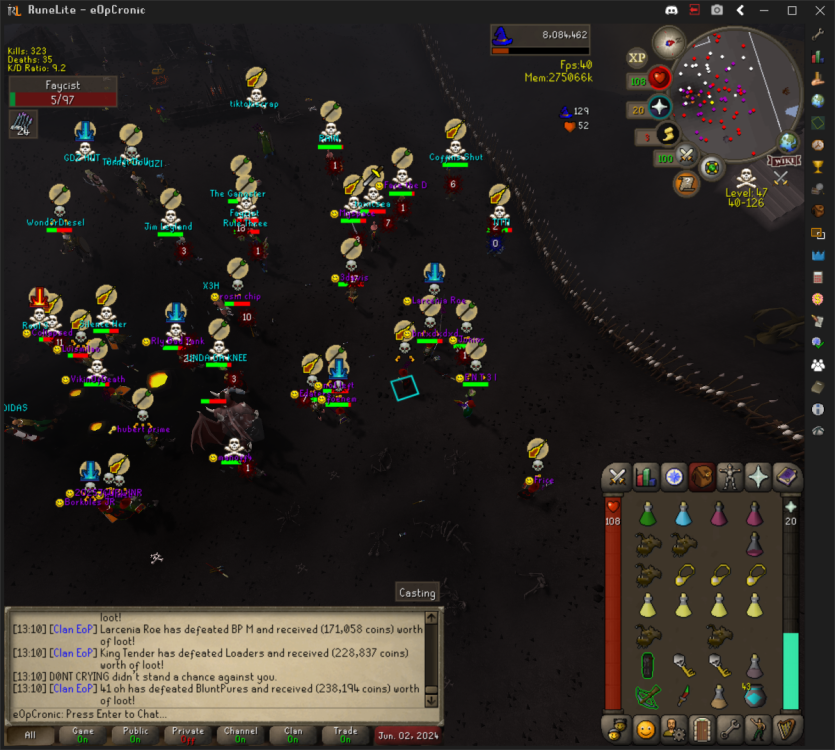Open the Logout door tab
Screen dimensions: 835x750
click(702, 727)
